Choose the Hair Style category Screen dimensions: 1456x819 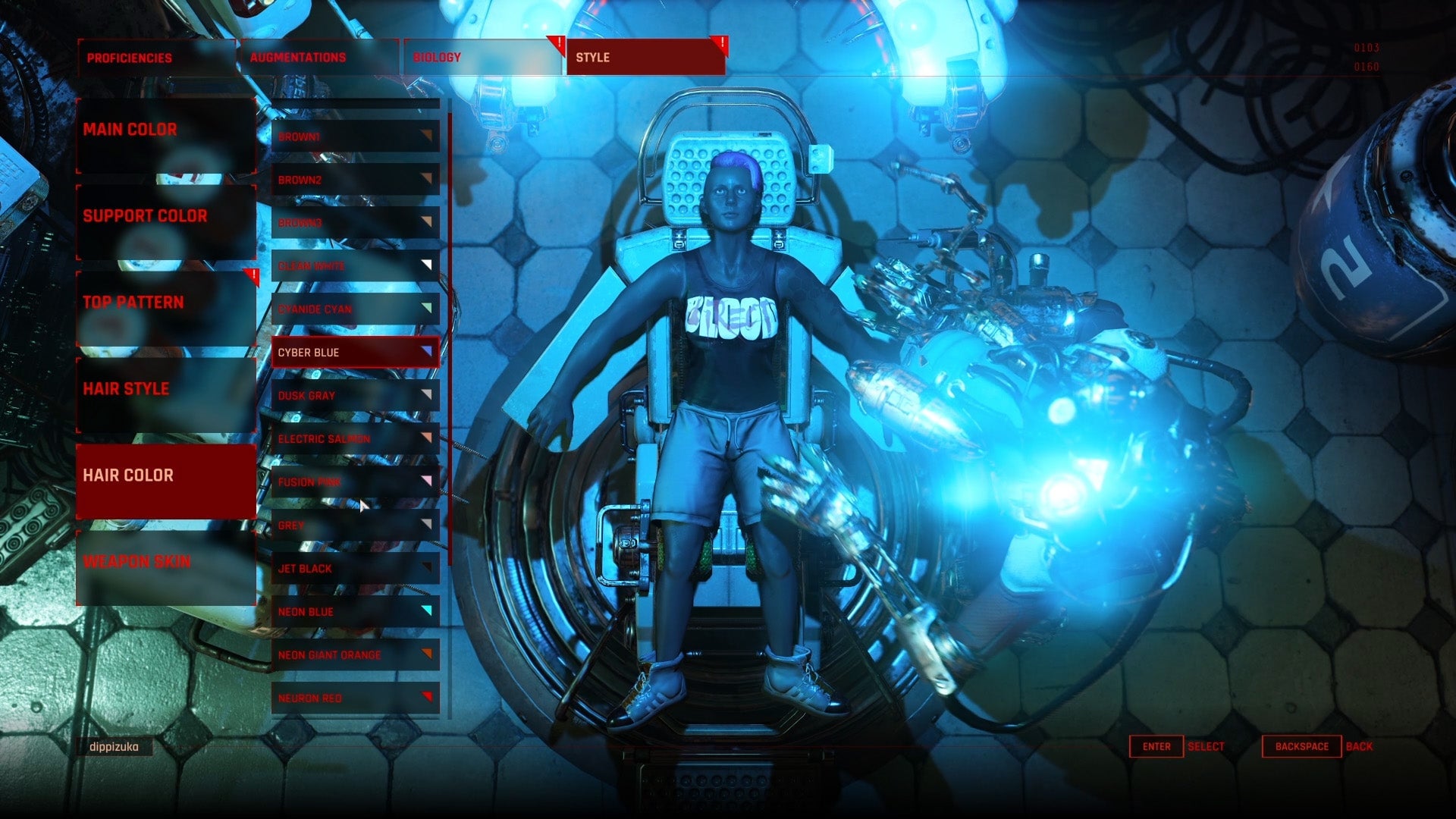[127, 389]
